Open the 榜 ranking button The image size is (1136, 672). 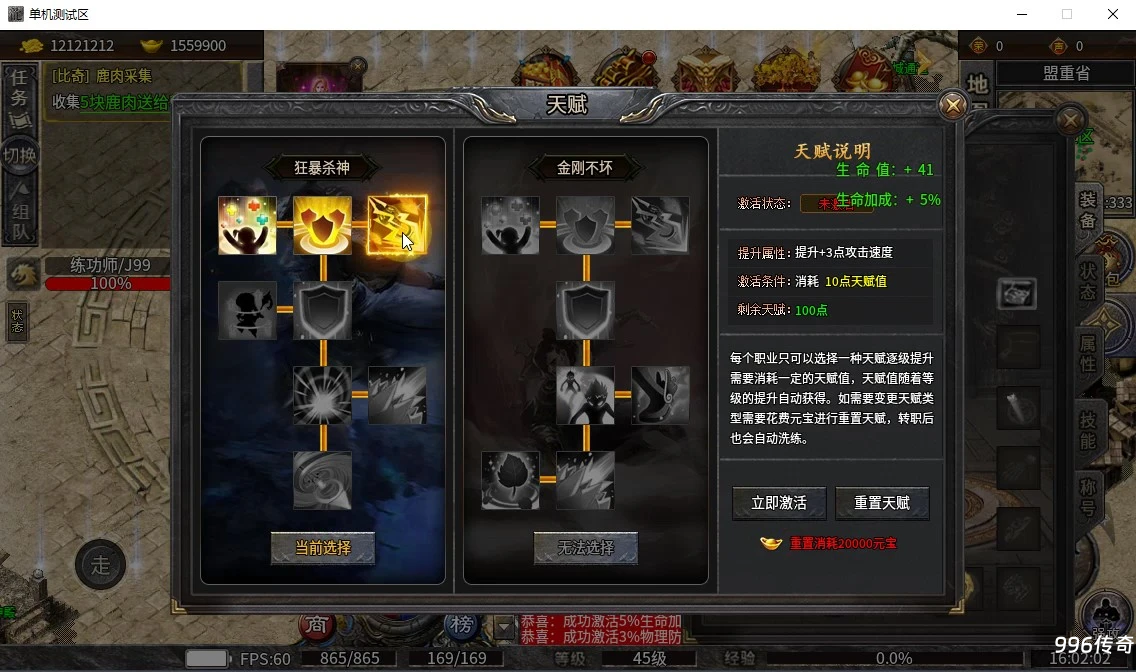[x=461, y=625]
